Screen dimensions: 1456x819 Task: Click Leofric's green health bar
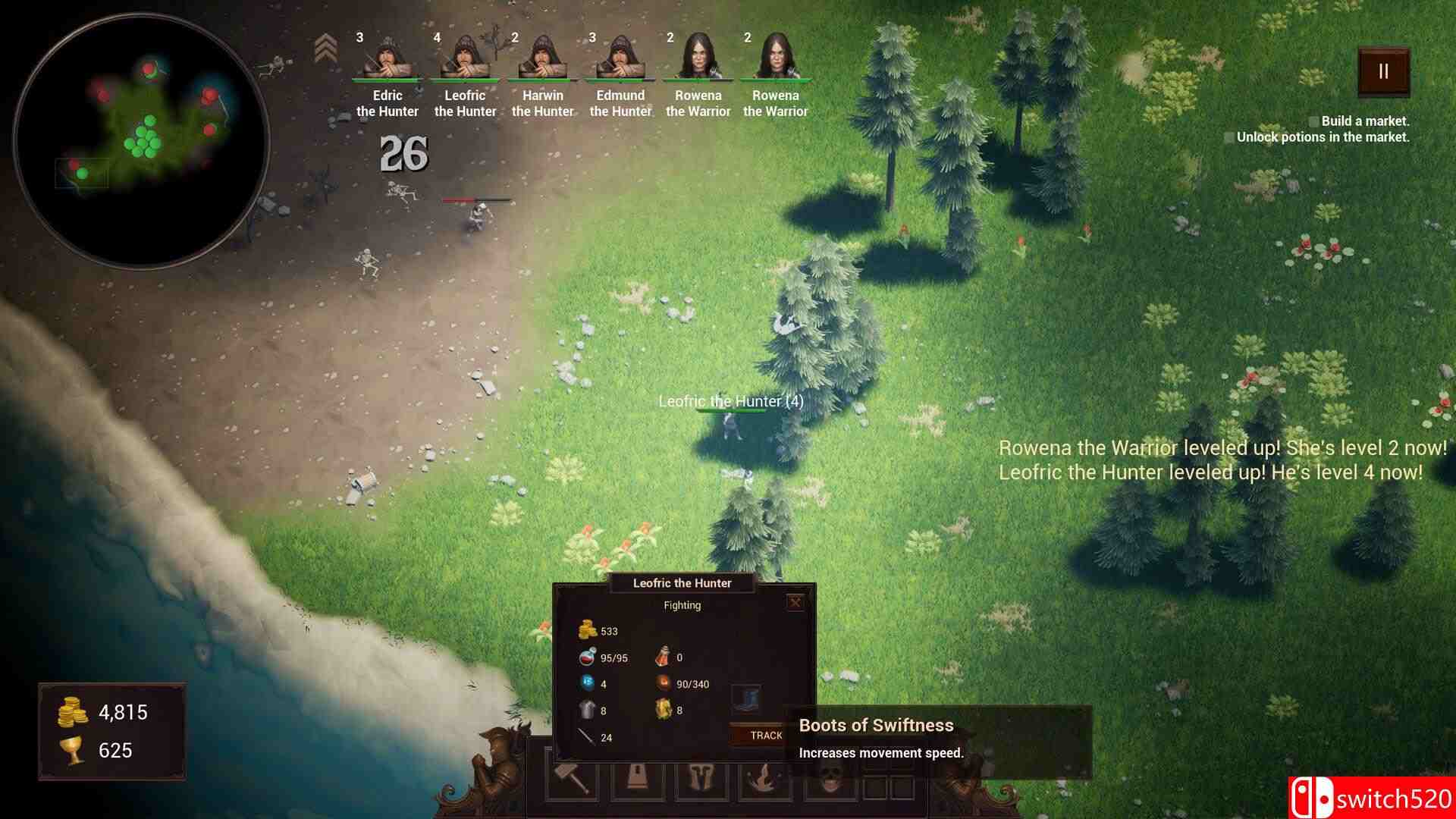(730, 410)
